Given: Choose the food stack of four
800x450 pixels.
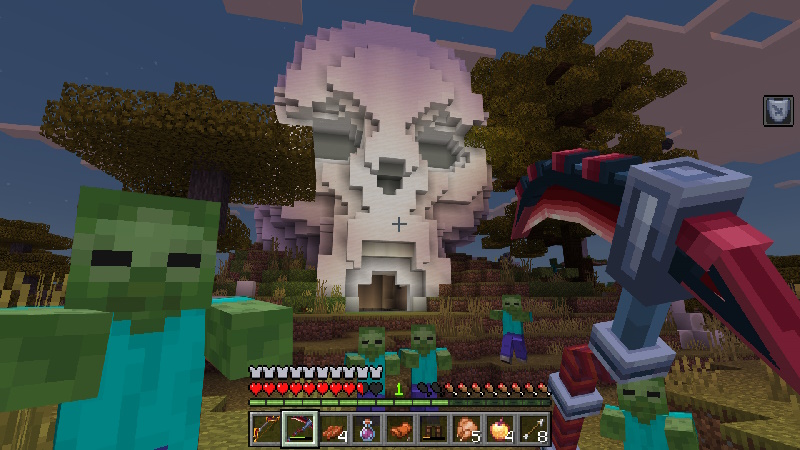Looking at the screenshot, I should 333,428.
